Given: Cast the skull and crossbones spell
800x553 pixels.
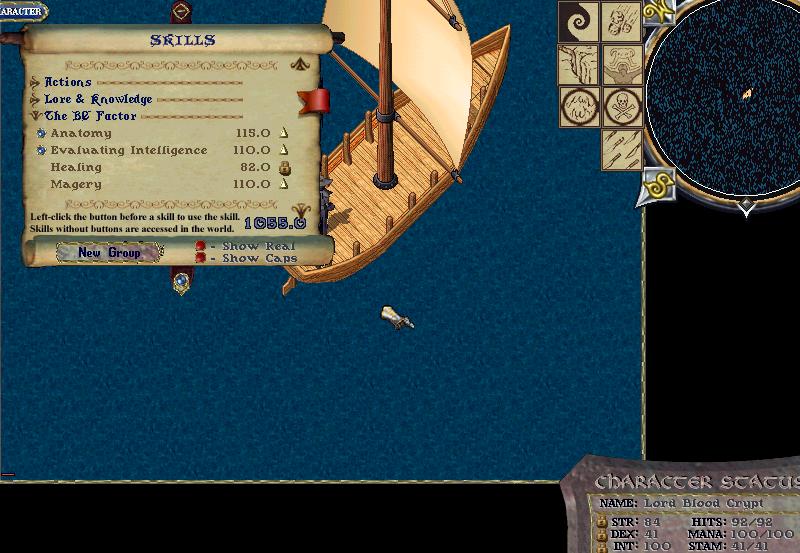Looking at the screenshot, I should point(621,106).
